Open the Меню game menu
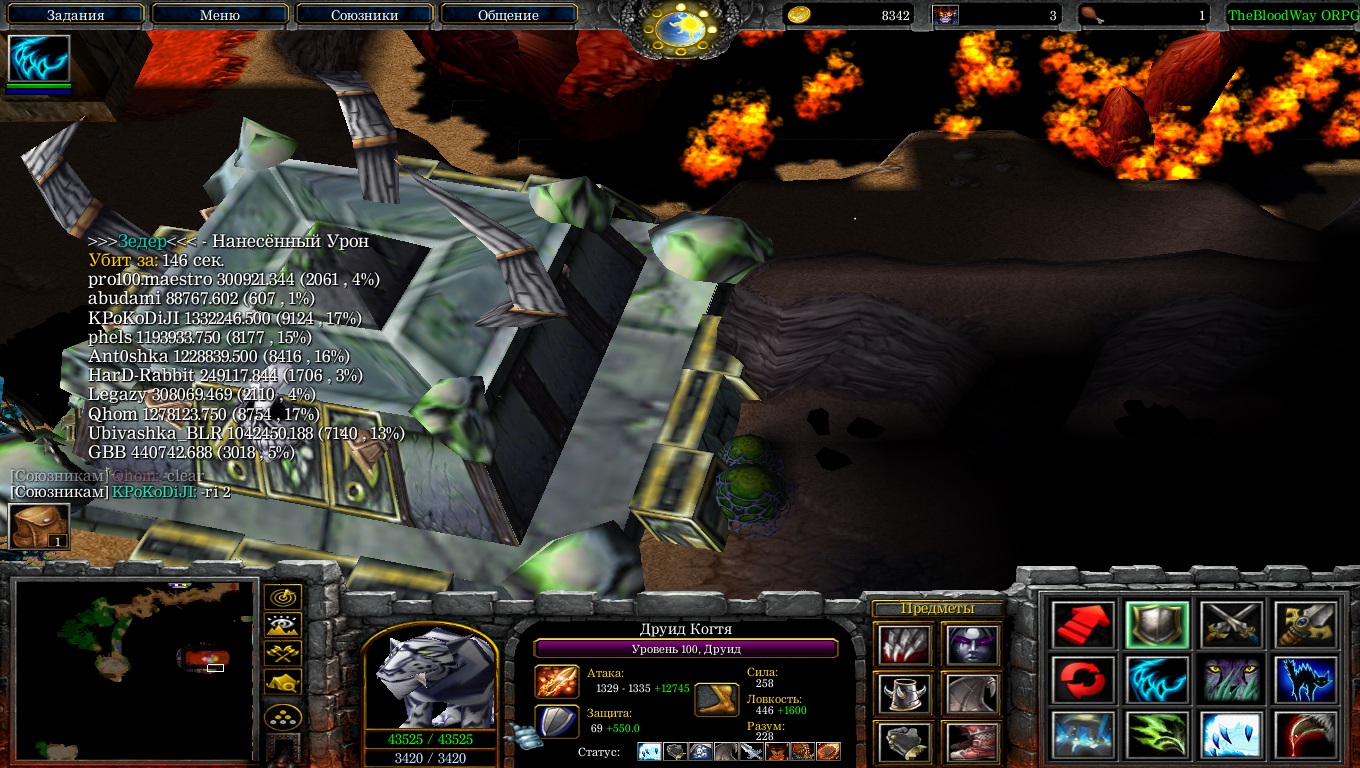This screenshot has height=768, width=1360. pyautogui.click(x=220, y=15)
